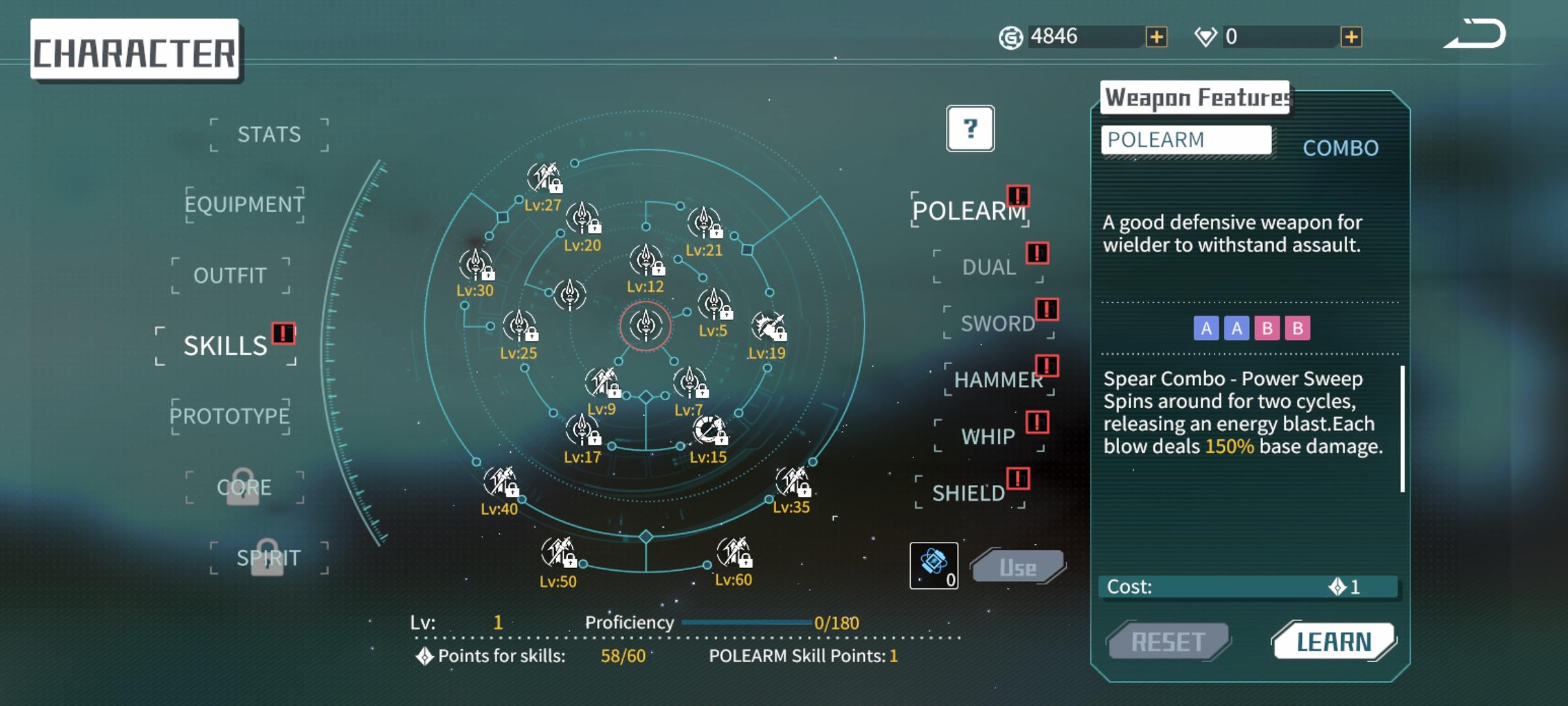Choose the Sword weapon skill tab
This screenshot has height=706, width=1568.
click(x=998, y=323)
